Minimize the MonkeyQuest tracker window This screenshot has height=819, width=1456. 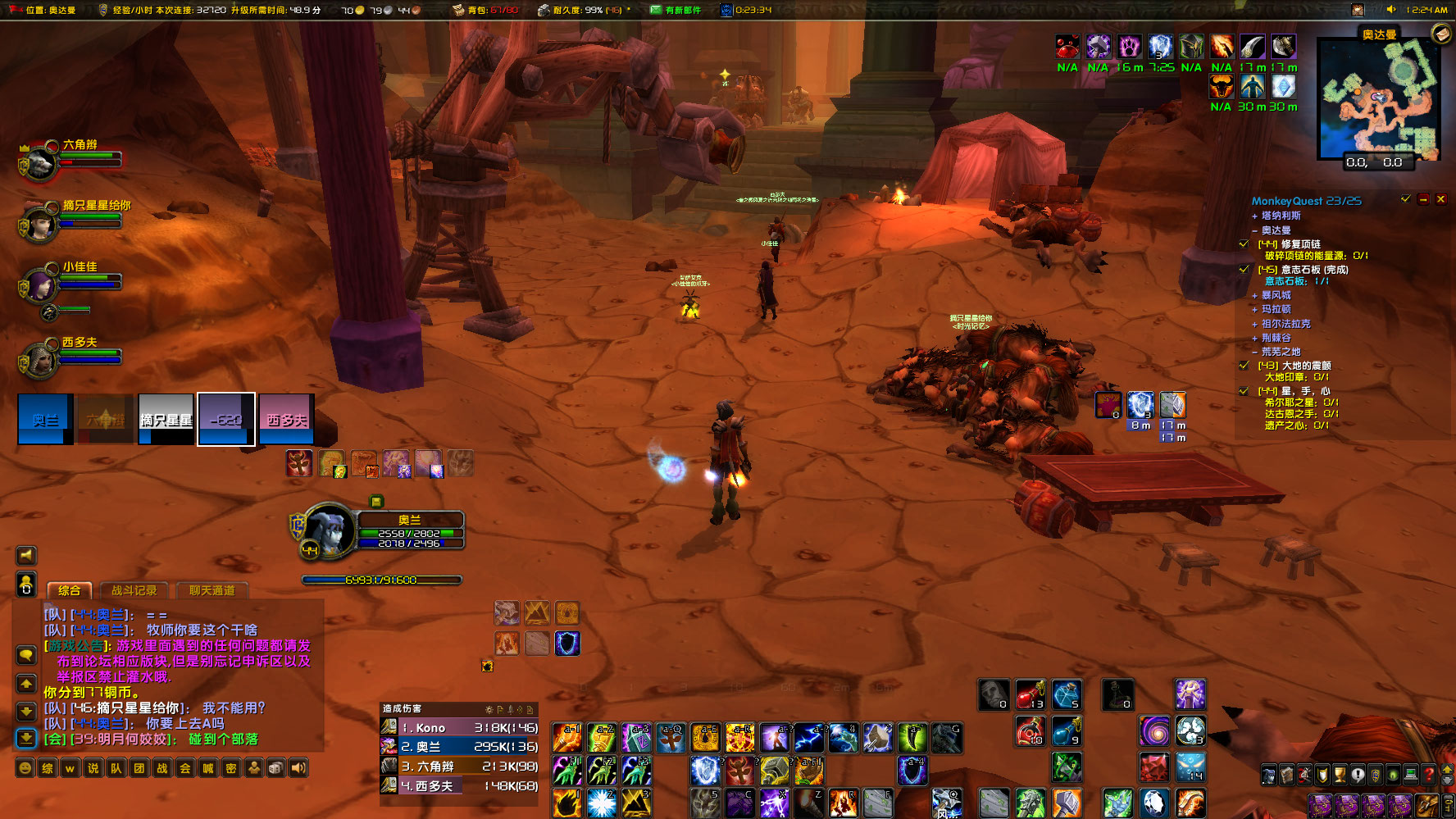tap(1423, 199)
